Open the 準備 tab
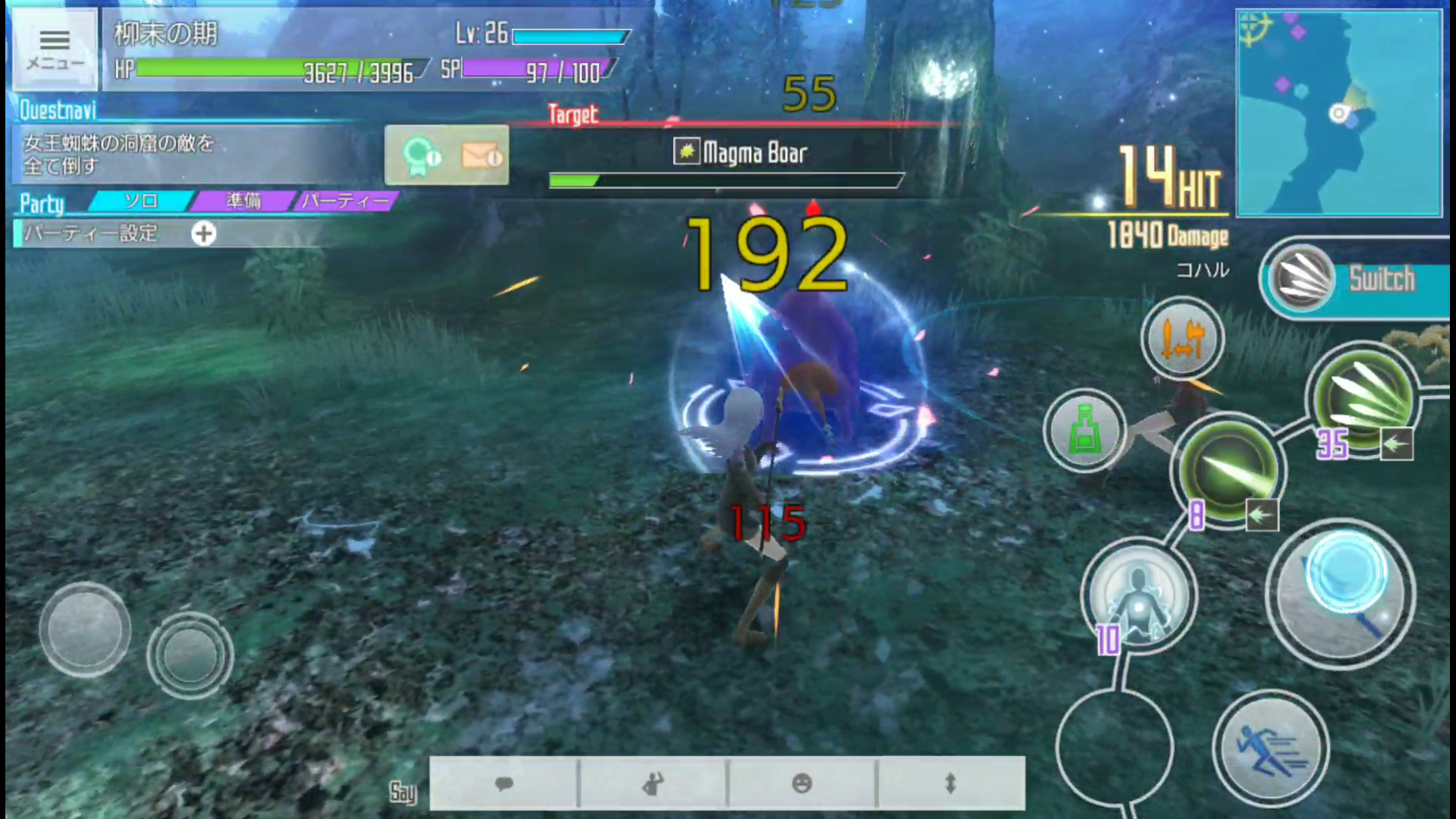1456x819 pixels. 243,201
